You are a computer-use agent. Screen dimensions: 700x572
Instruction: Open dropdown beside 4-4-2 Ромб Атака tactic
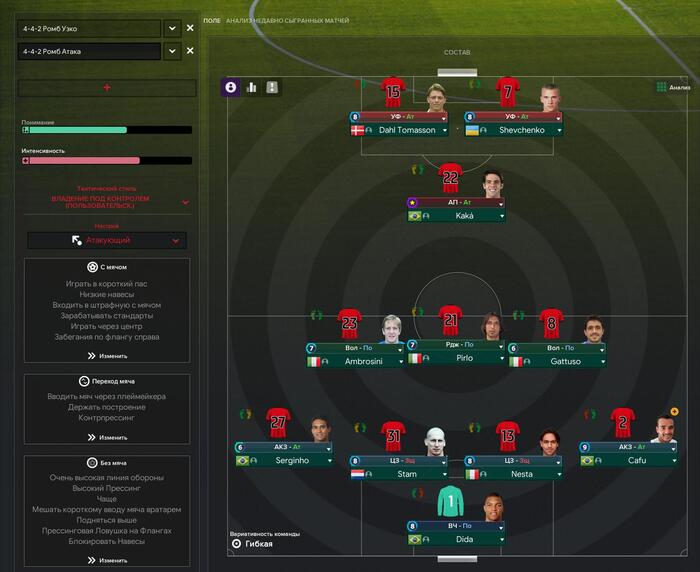tap(171, 51)
